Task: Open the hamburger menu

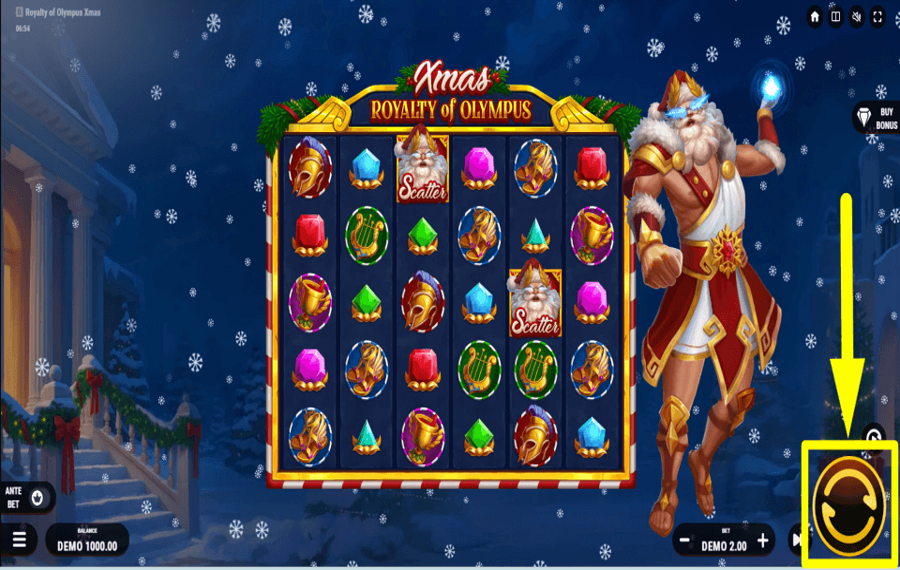Action: (x=19, y=540)
